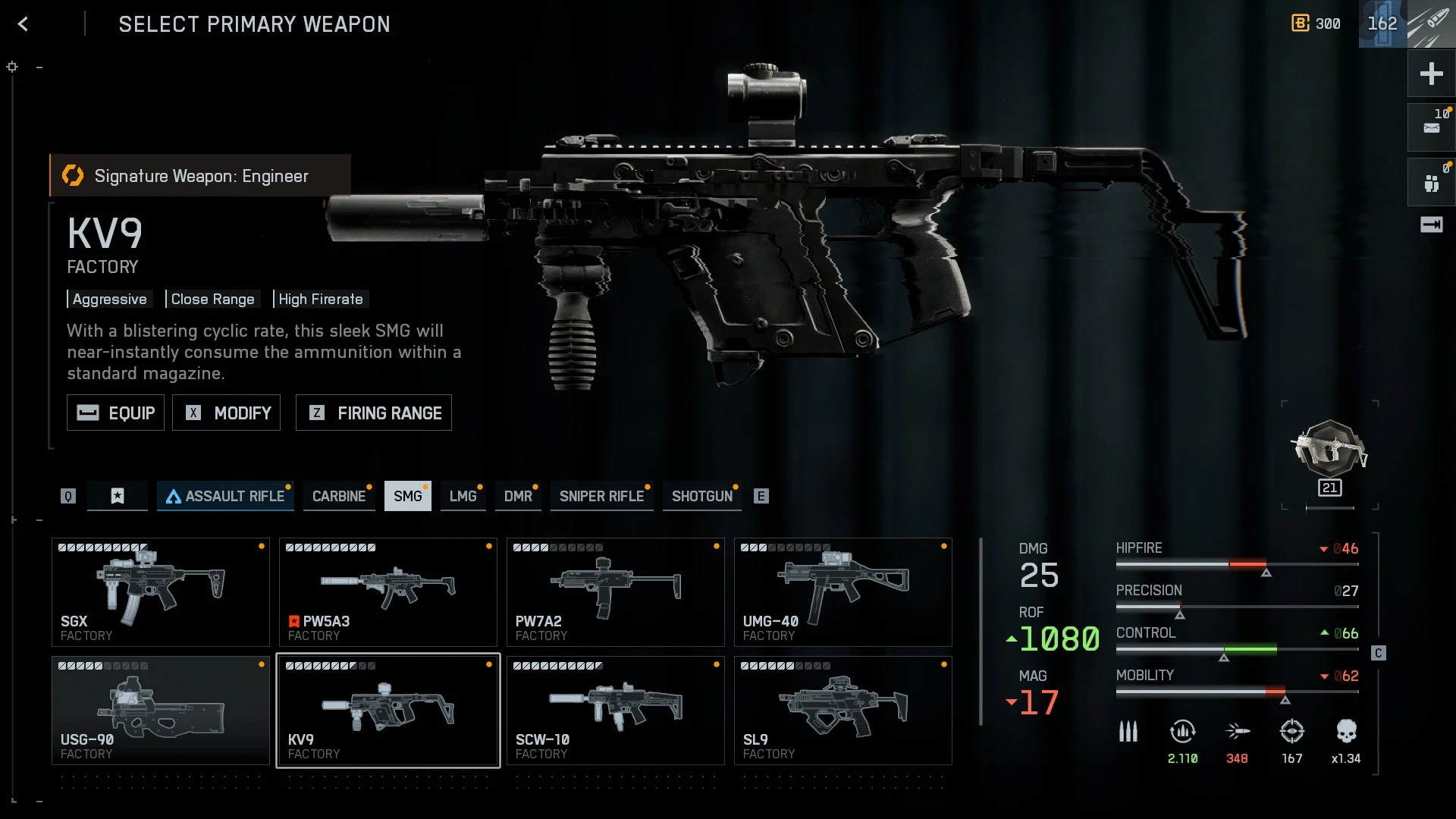Screen dimensions: 1456x819
Task: Choose the PW5A3 weapon tile
Action: click(388, 591)
